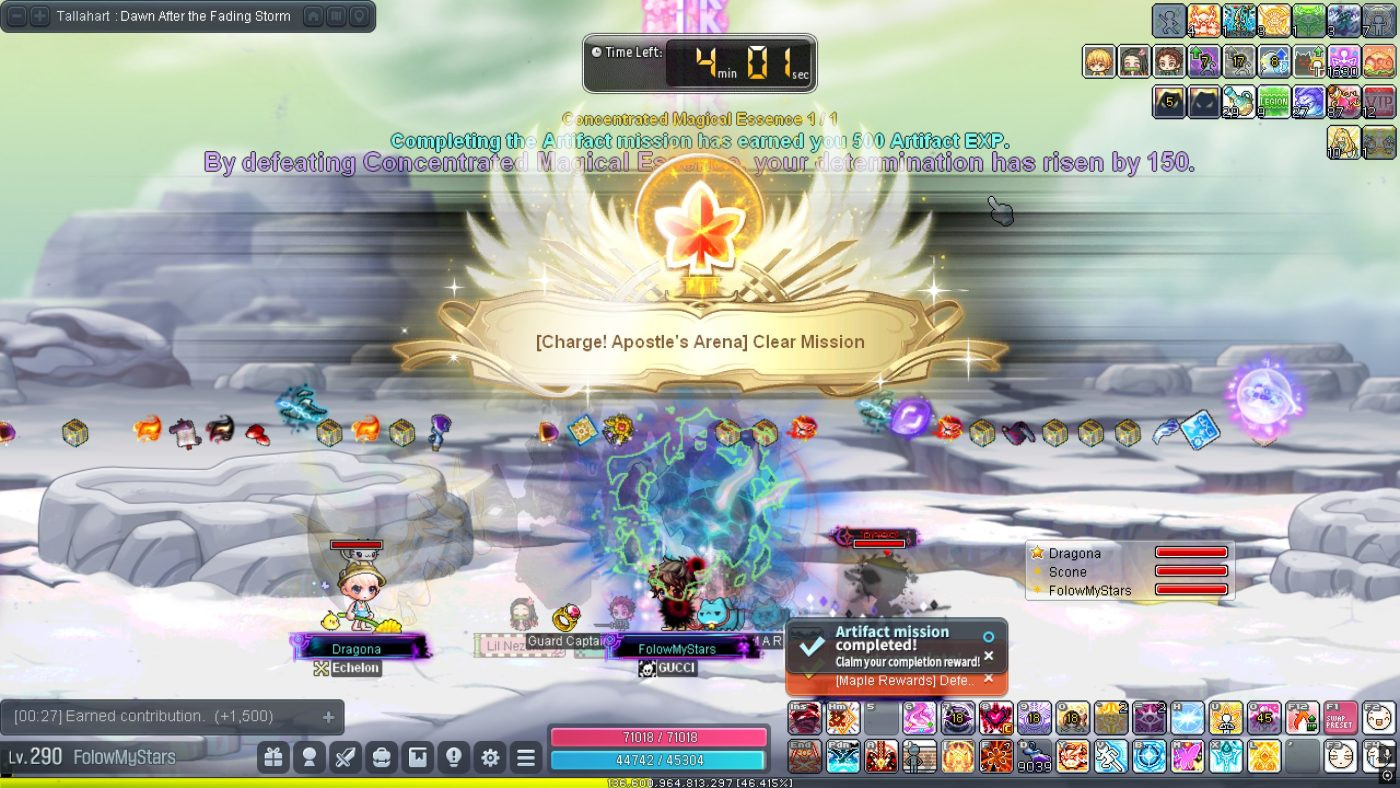The height and width of the screenshot is (788, 1400).
Task: Open the settings gear menu
Action: tap(490, 758)
